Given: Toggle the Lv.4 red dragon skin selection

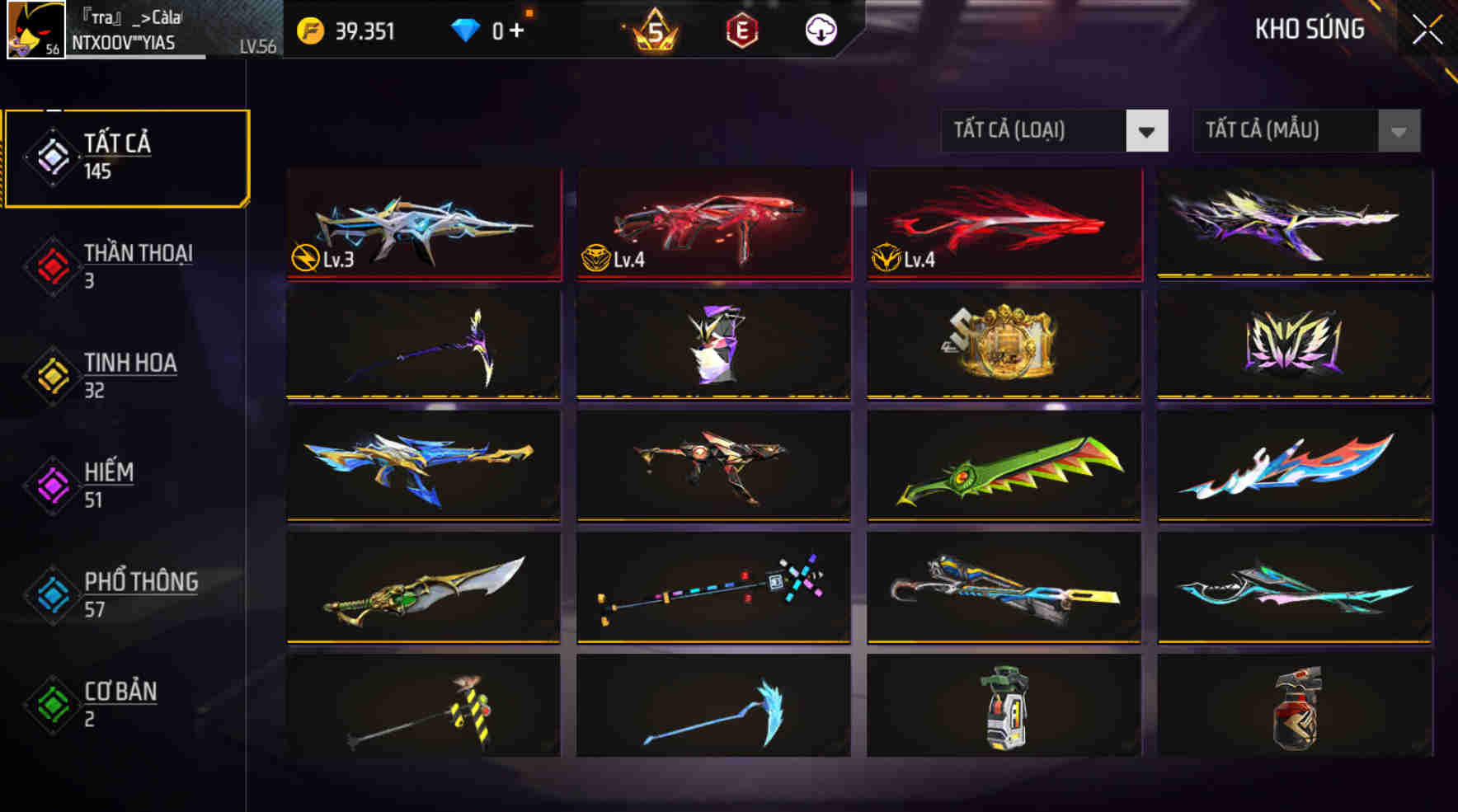Looking at the screenshot, I should (1003, 224).
